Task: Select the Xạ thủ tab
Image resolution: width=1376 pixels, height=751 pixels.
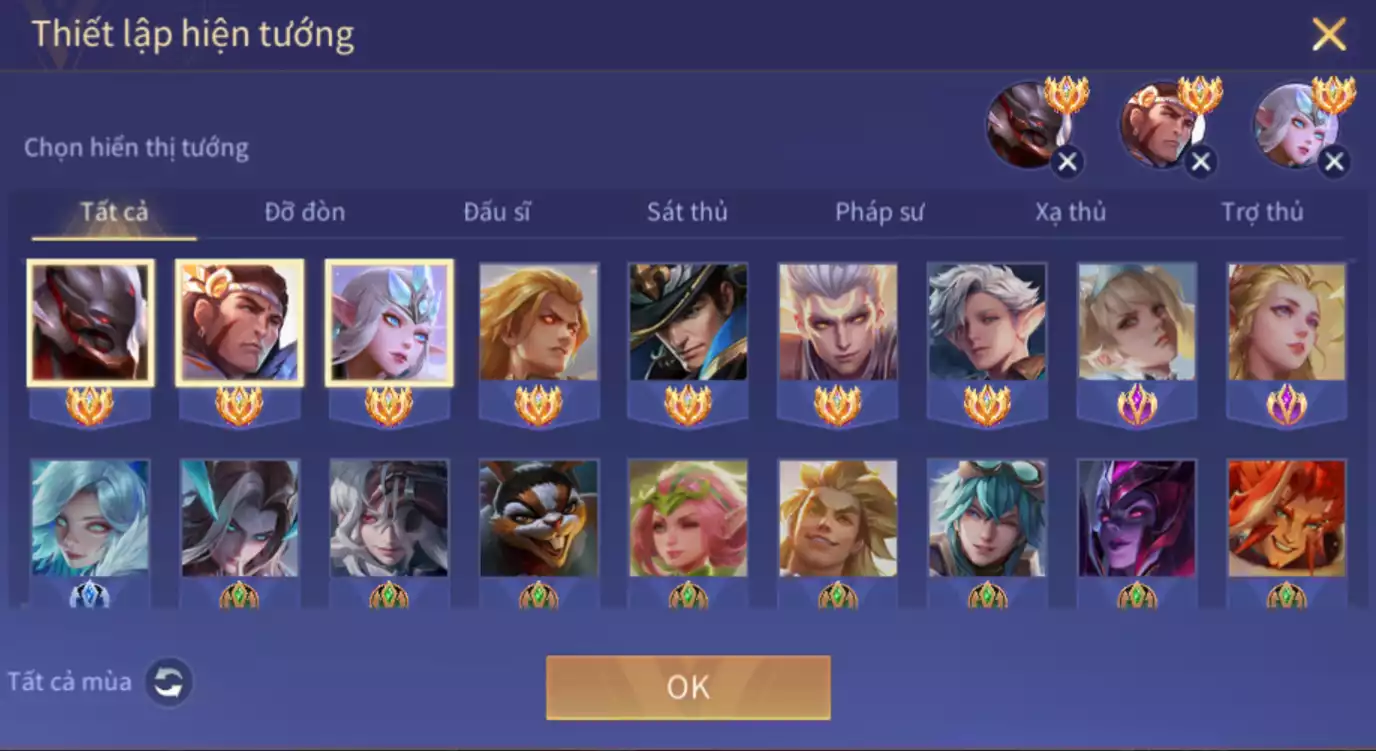Action: (x=1070, y=212)
